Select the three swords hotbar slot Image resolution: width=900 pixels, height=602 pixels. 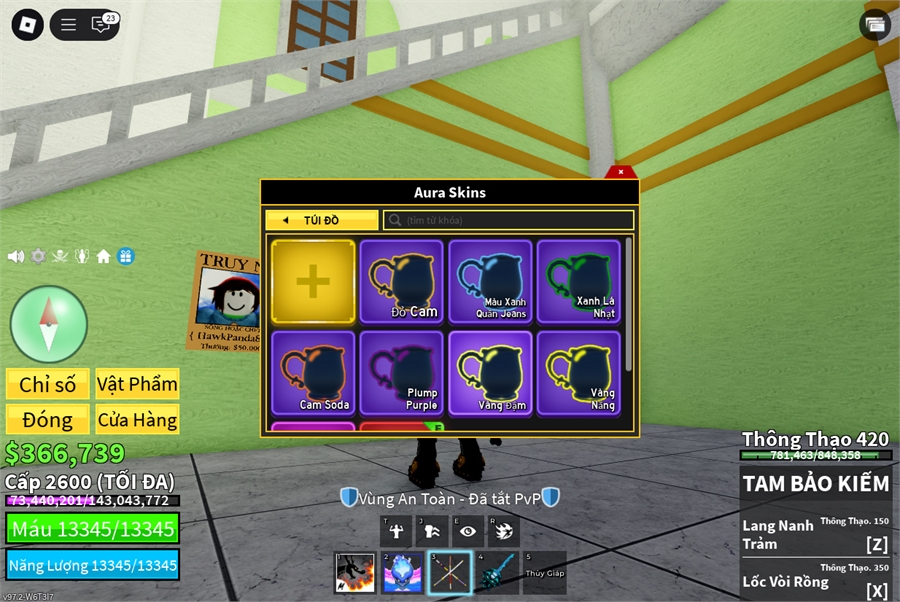pyautogui.click(x=449, y=572)
